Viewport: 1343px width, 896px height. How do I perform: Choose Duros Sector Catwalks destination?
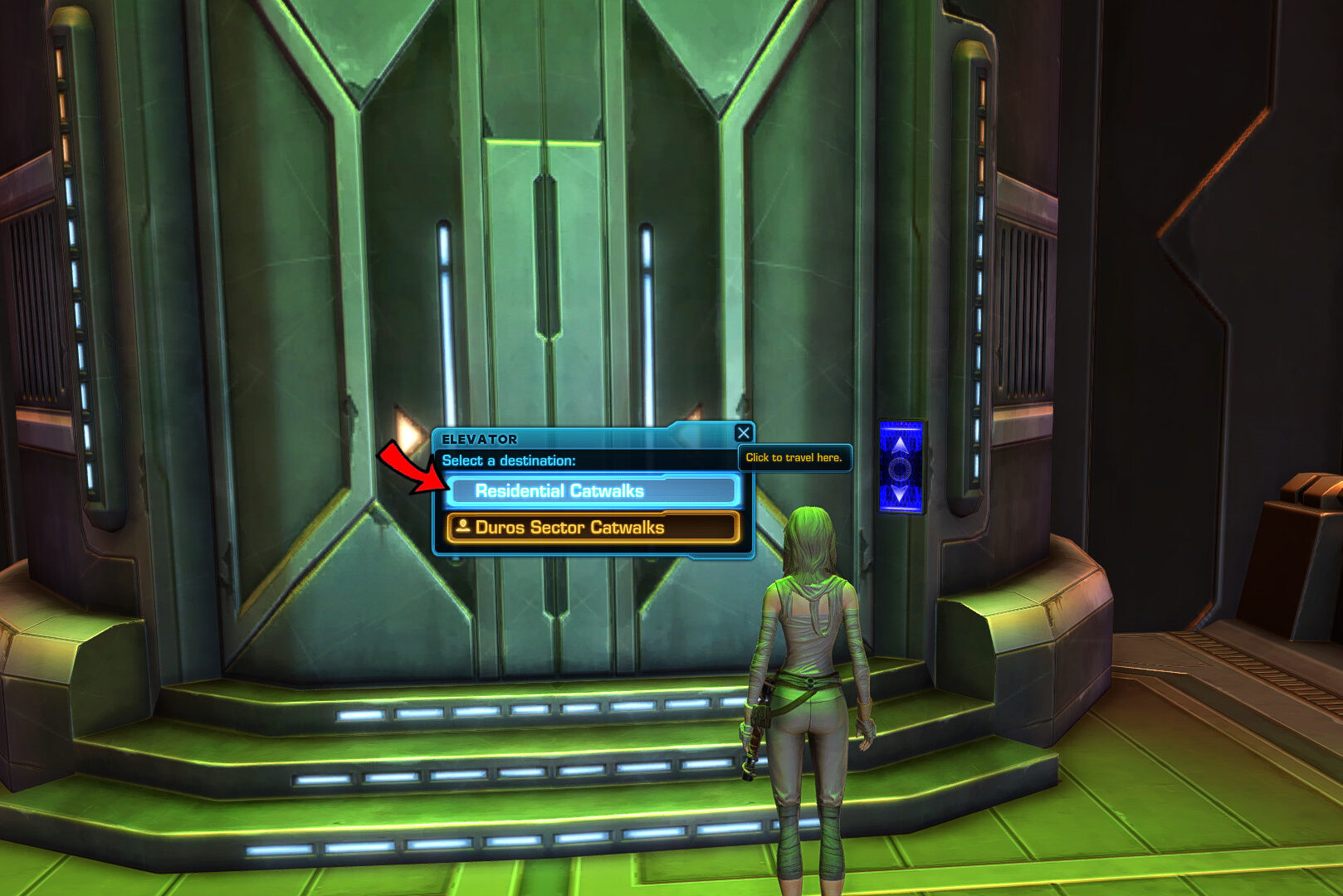[593, 528]
